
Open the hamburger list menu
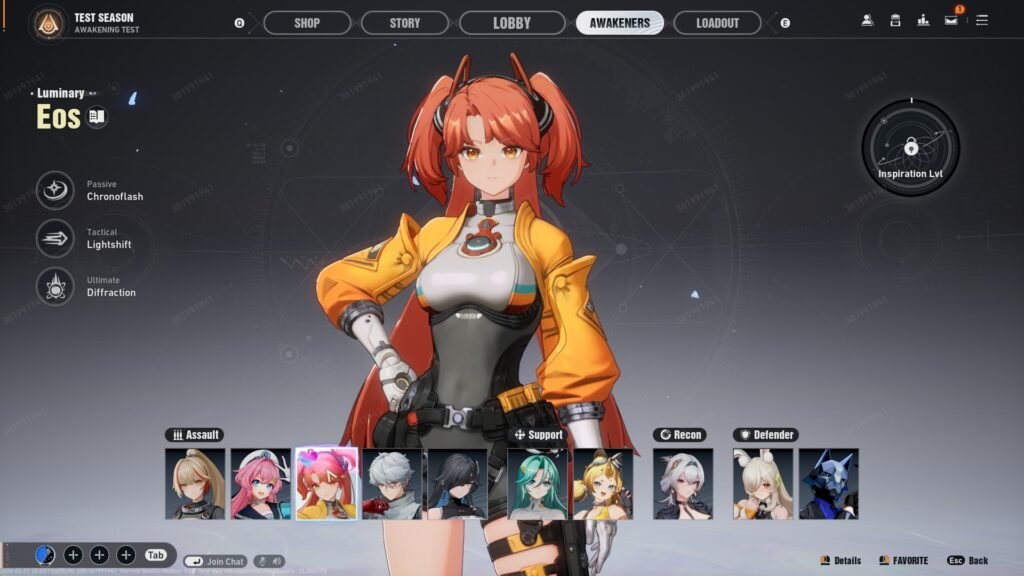[x=982, y=20]
